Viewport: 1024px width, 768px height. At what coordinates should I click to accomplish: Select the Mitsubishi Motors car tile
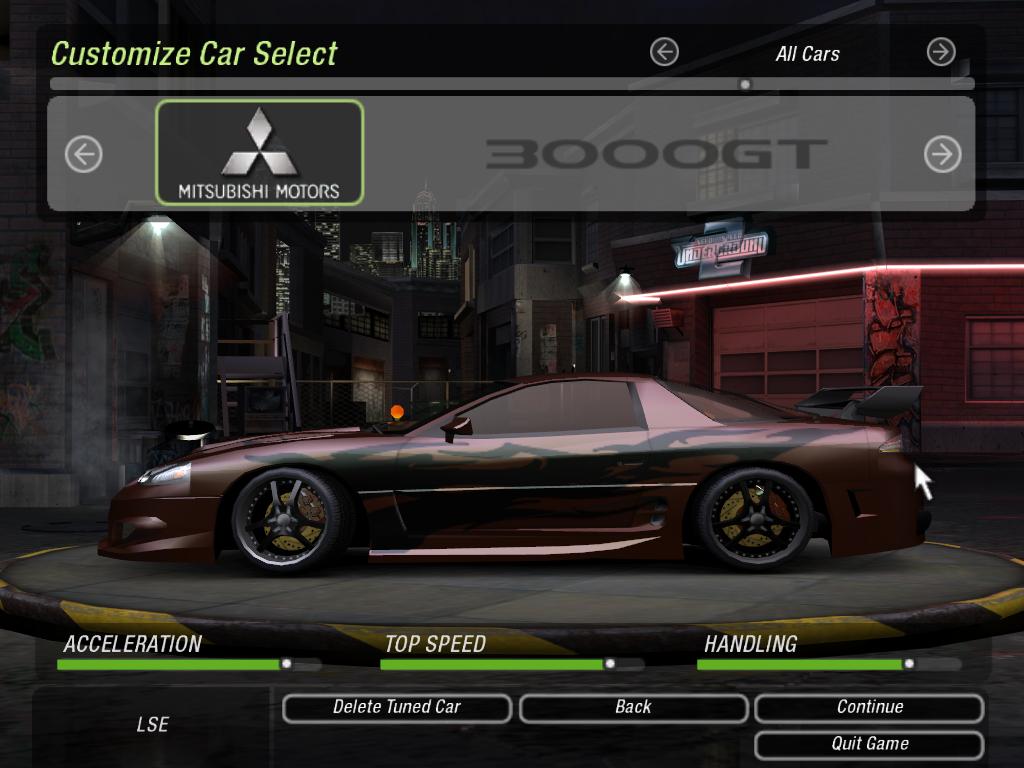click(x=259, y=153)
